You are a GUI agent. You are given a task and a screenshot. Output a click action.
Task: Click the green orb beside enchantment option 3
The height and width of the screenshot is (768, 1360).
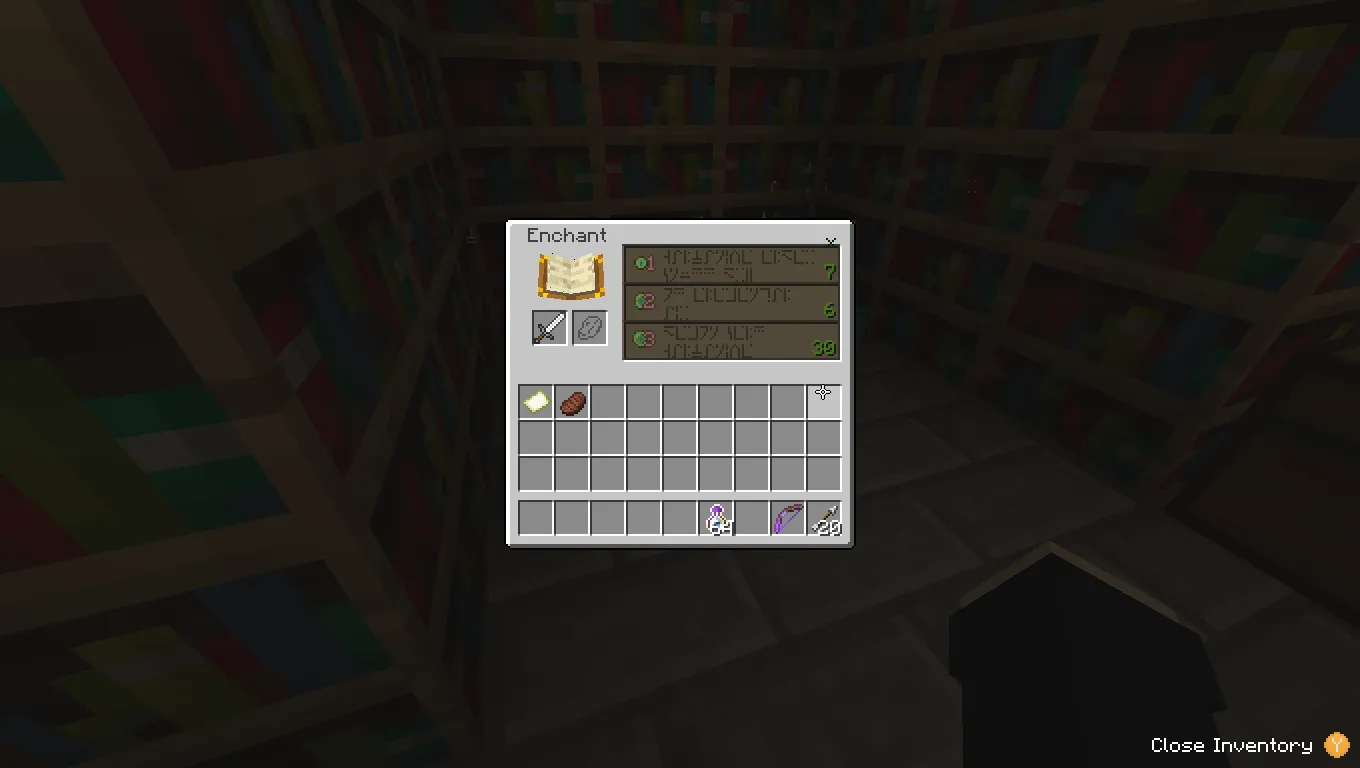[x=639, y=340]
